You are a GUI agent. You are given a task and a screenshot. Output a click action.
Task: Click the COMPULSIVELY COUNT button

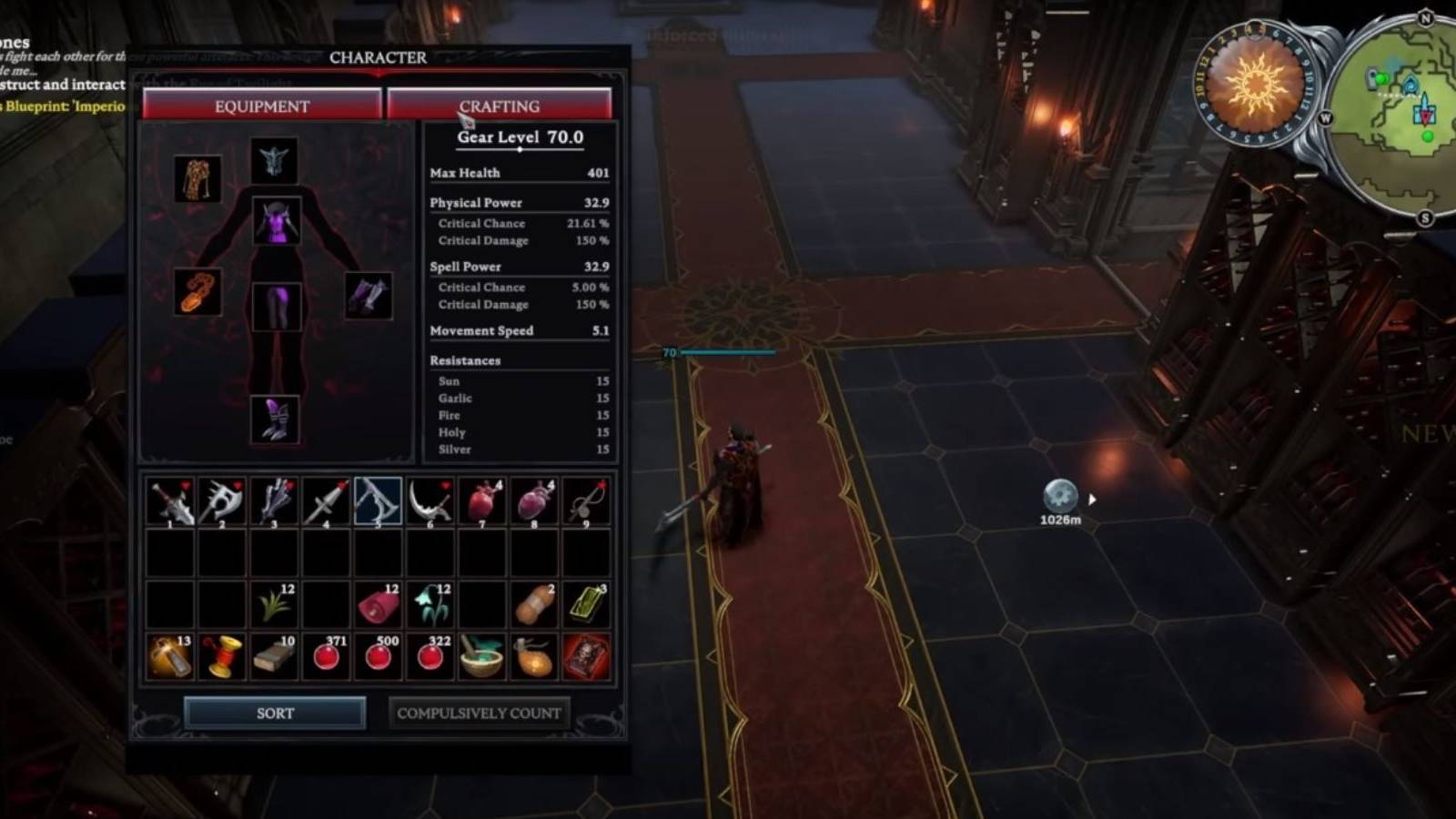coord(478,713)
